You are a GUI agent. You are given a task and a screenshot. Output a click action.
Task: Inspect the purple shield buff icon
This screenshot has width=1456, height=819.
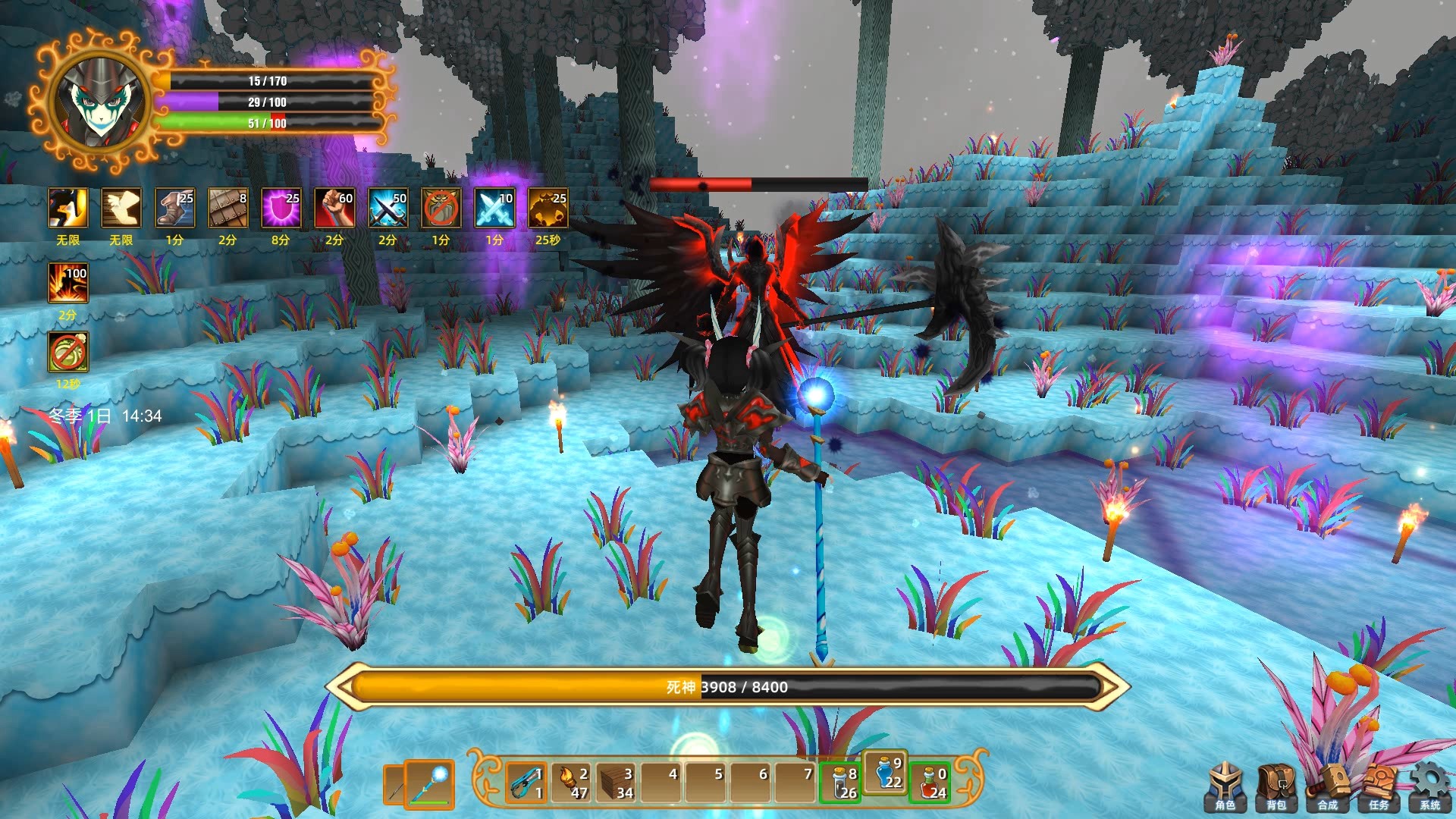[x=281, y=209]
